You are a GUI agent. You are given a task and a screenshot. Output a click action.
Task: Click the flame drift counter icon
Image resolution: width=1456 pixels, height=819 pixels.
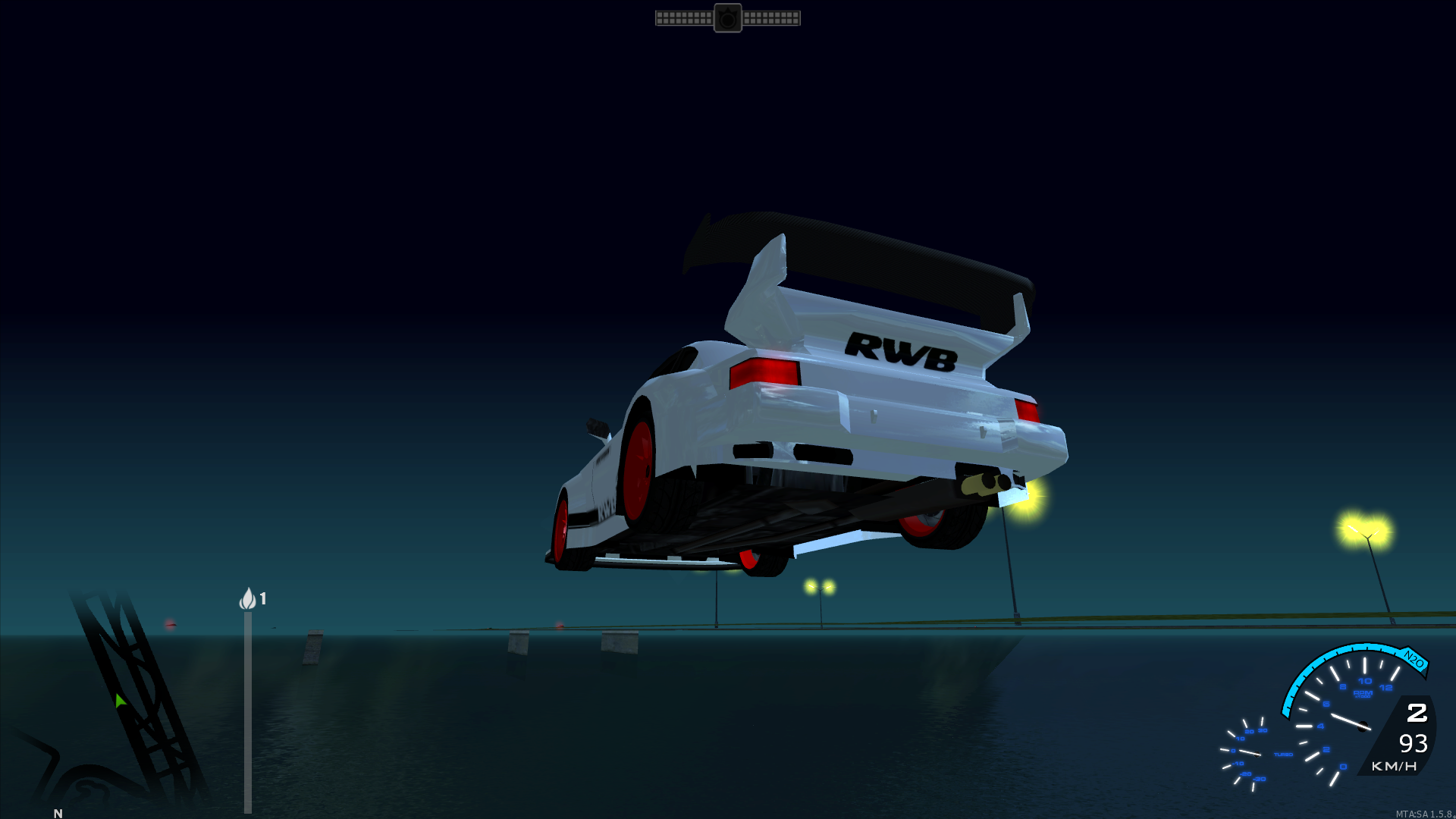[x=249, y=599]
